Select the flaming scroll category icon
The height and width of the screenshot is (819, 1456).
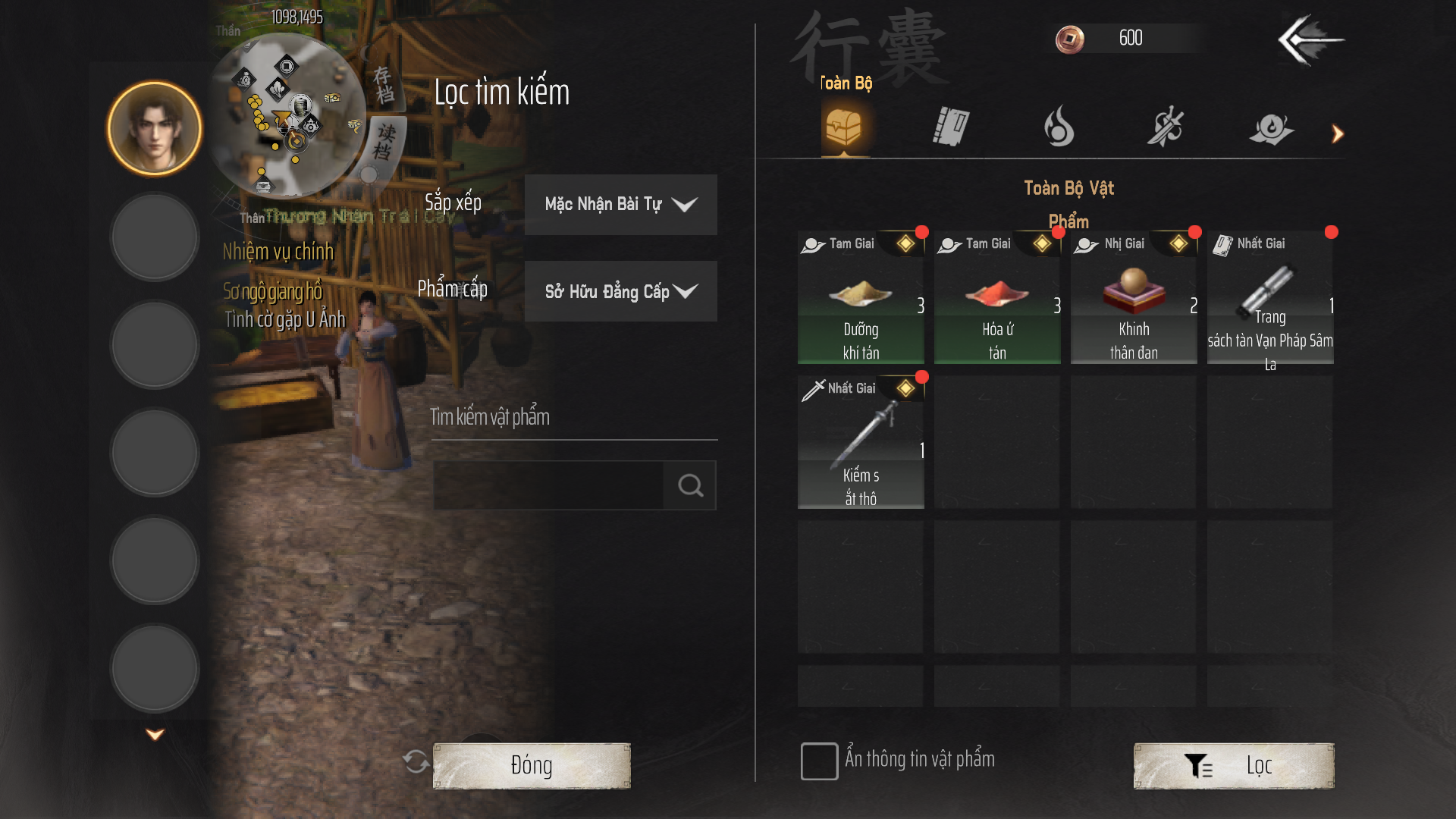(1272, 127)
